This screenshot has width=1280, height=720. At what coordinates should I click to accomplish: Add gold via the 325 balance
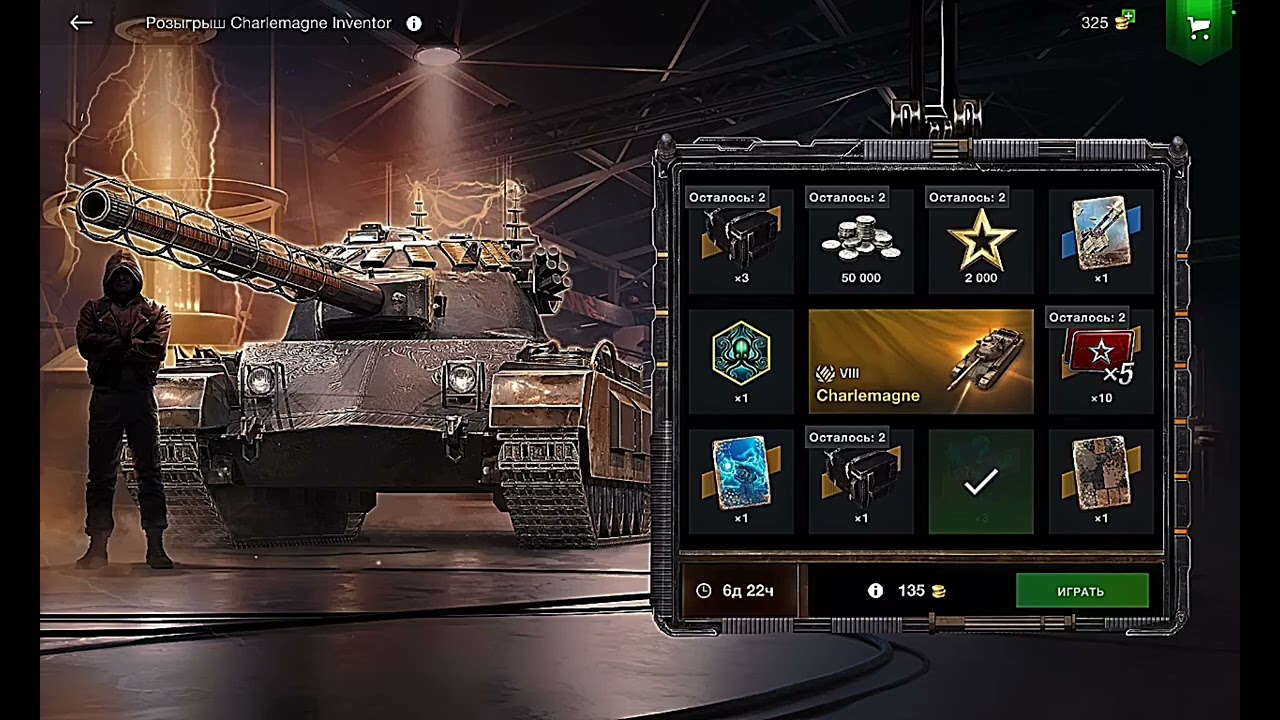click(1108, 22)
